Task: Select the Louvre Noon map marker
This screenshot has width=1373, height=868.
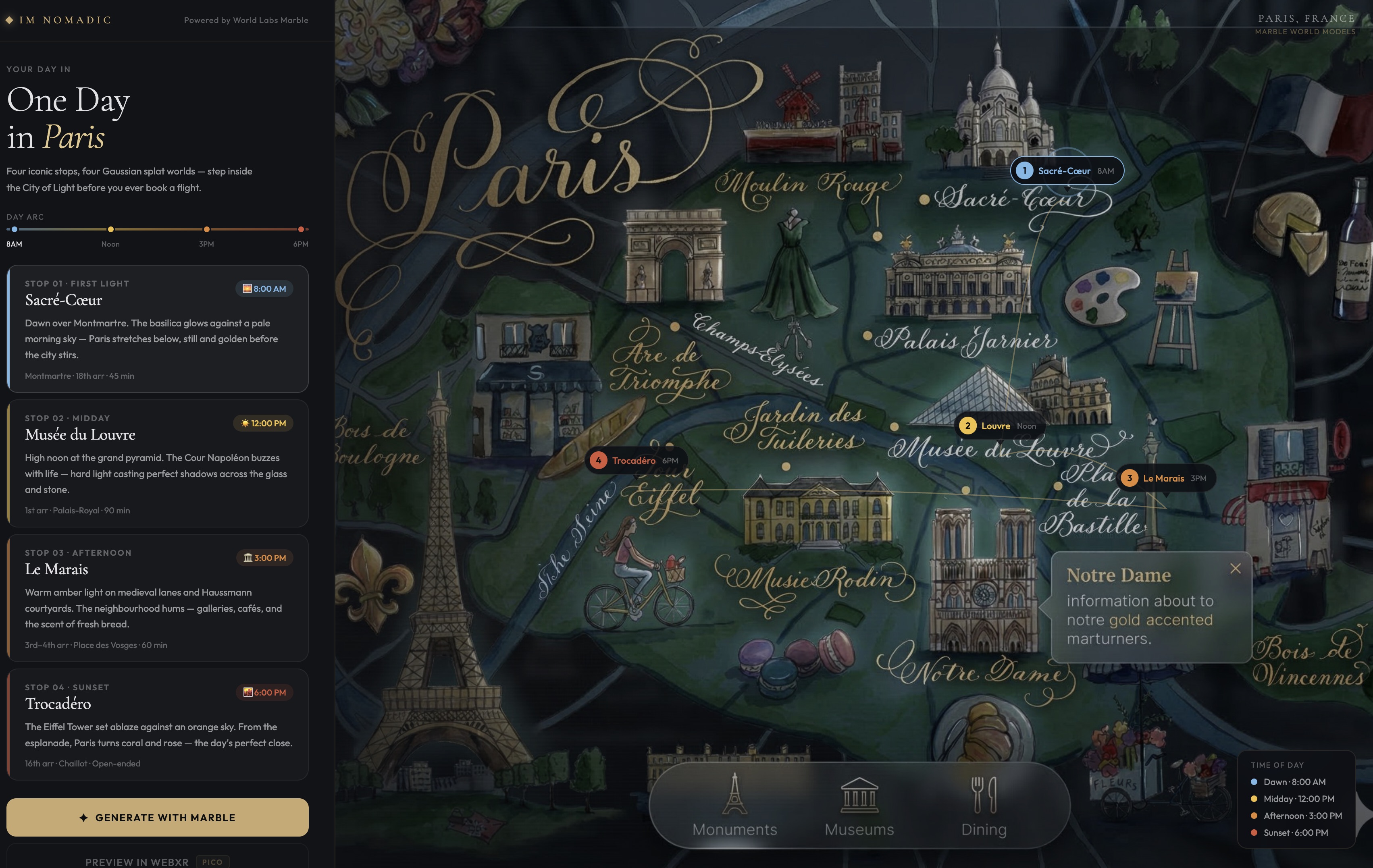Action: (x=999, y=426)
